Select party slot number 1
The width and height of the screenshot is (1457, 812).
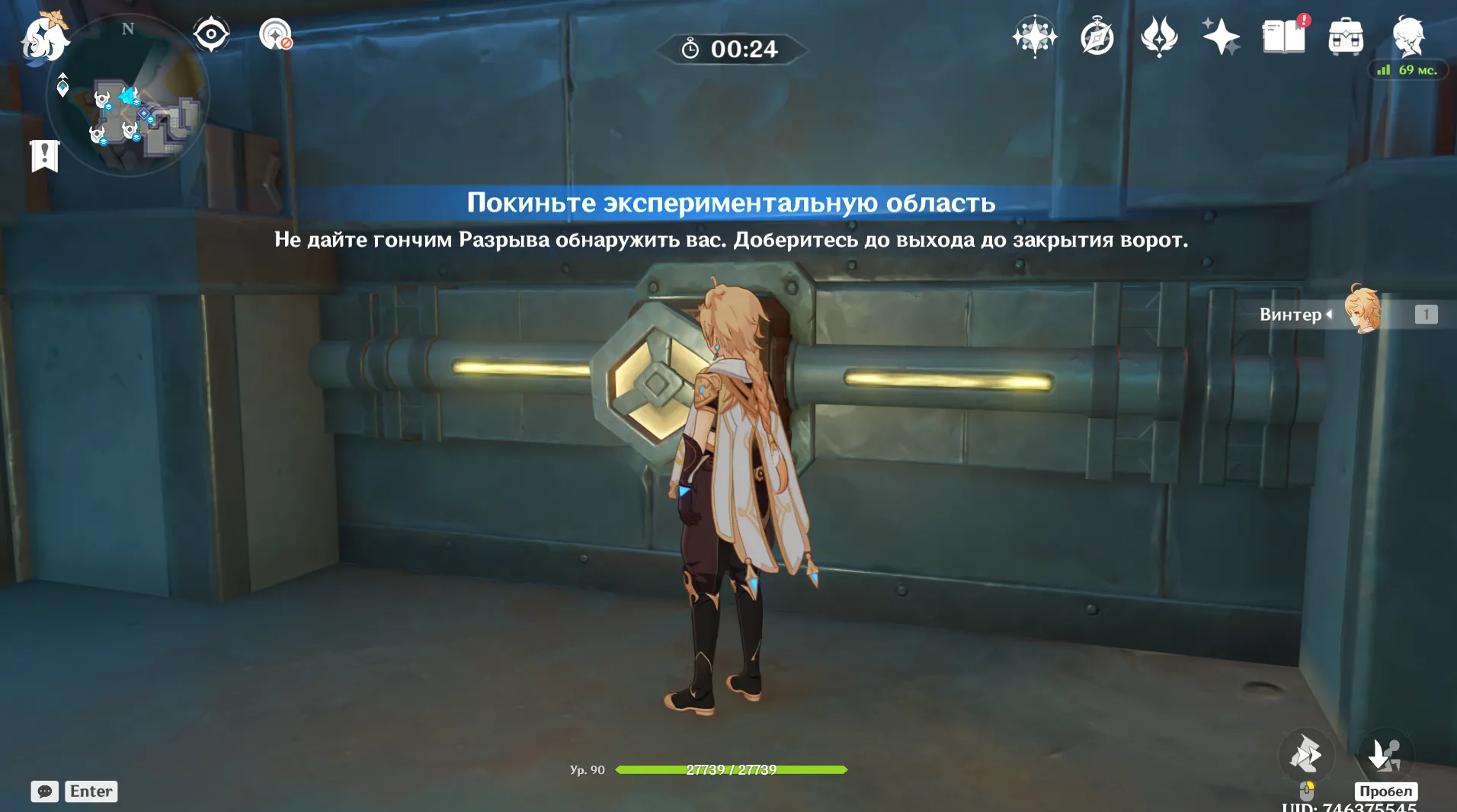[x=1426, y=313]
